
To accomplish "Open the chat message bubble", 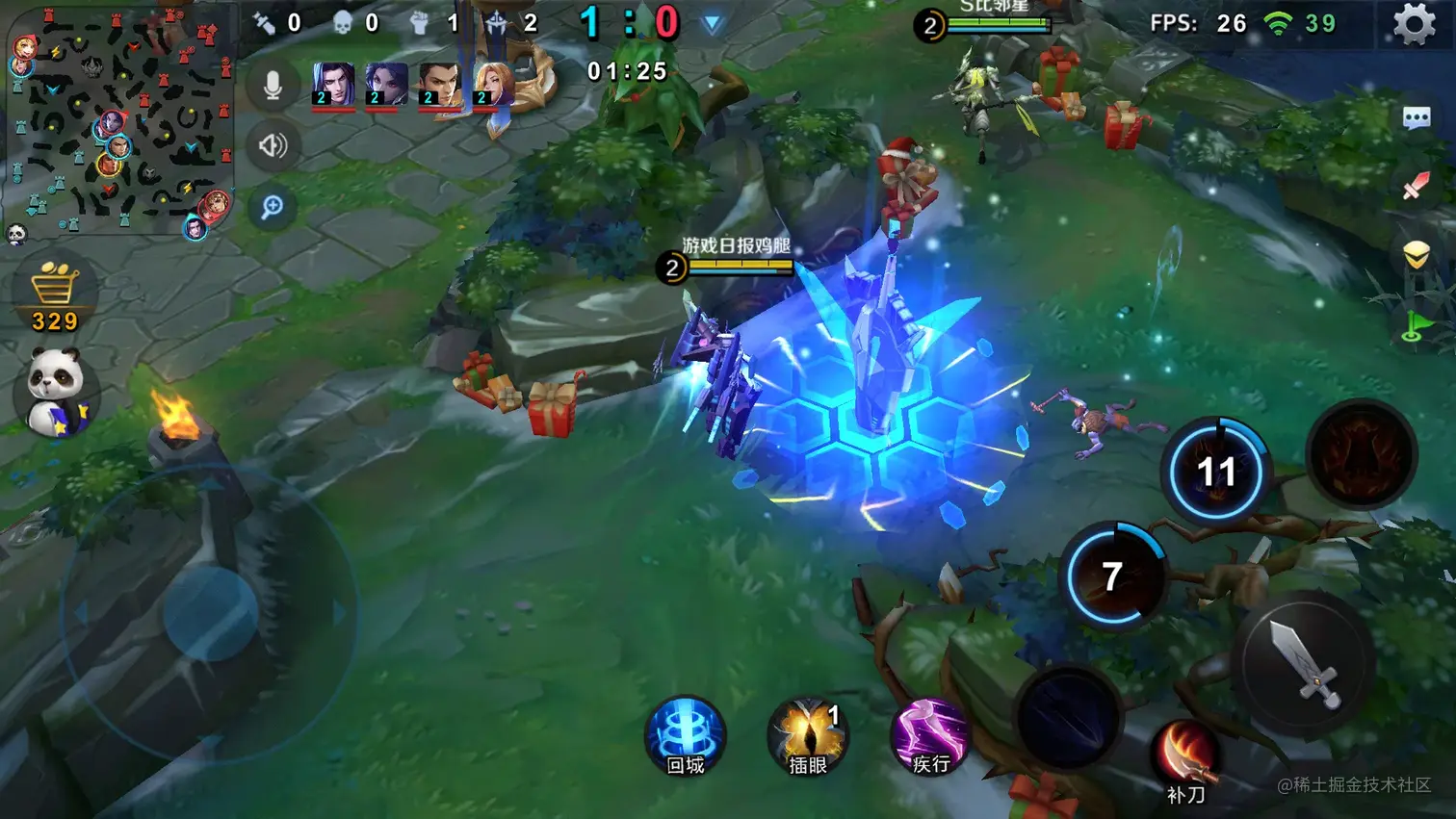I will (1417, 118).
